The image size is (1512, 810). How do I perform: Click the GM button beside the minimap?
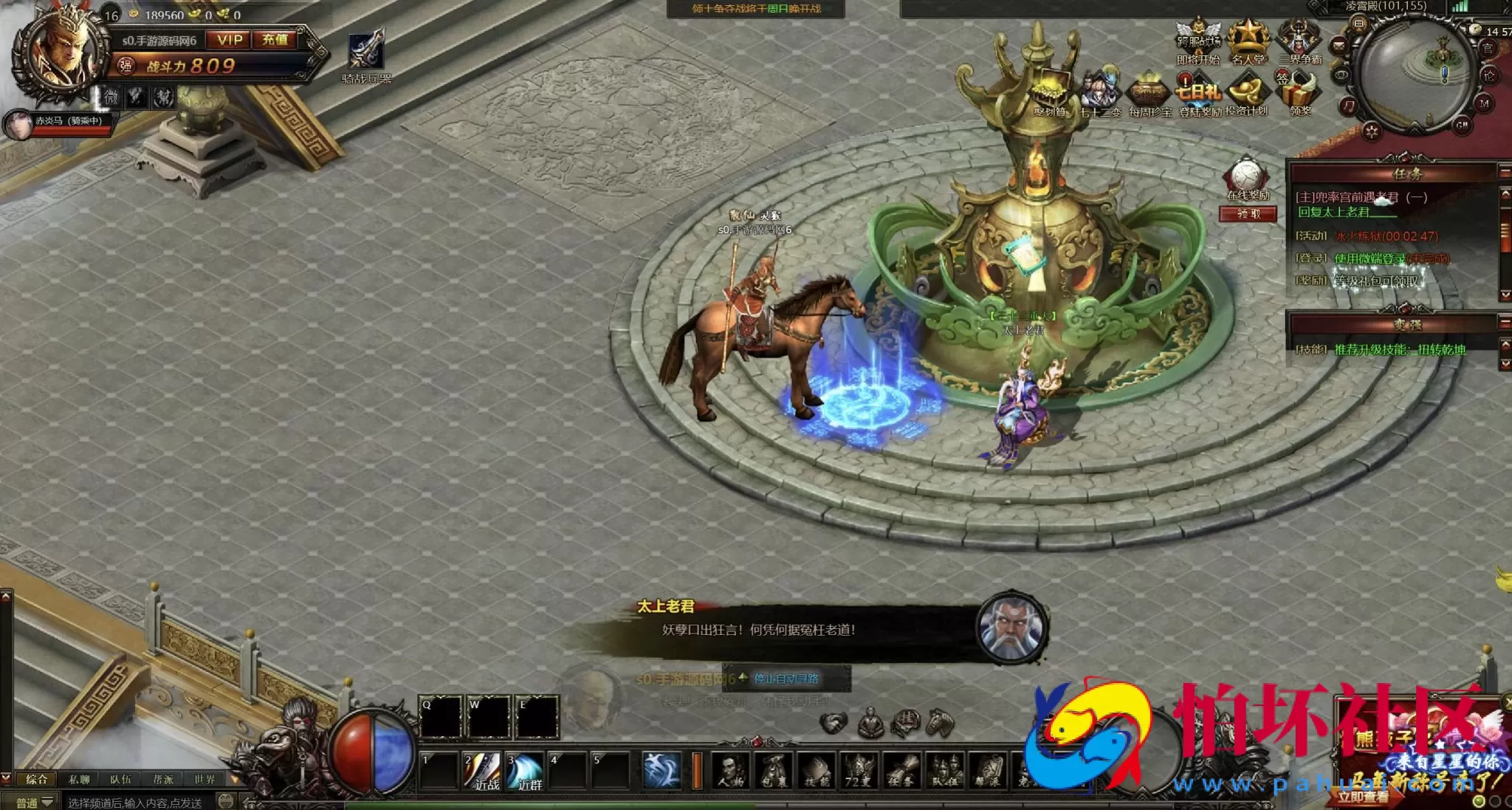(x=1462, y=126)
